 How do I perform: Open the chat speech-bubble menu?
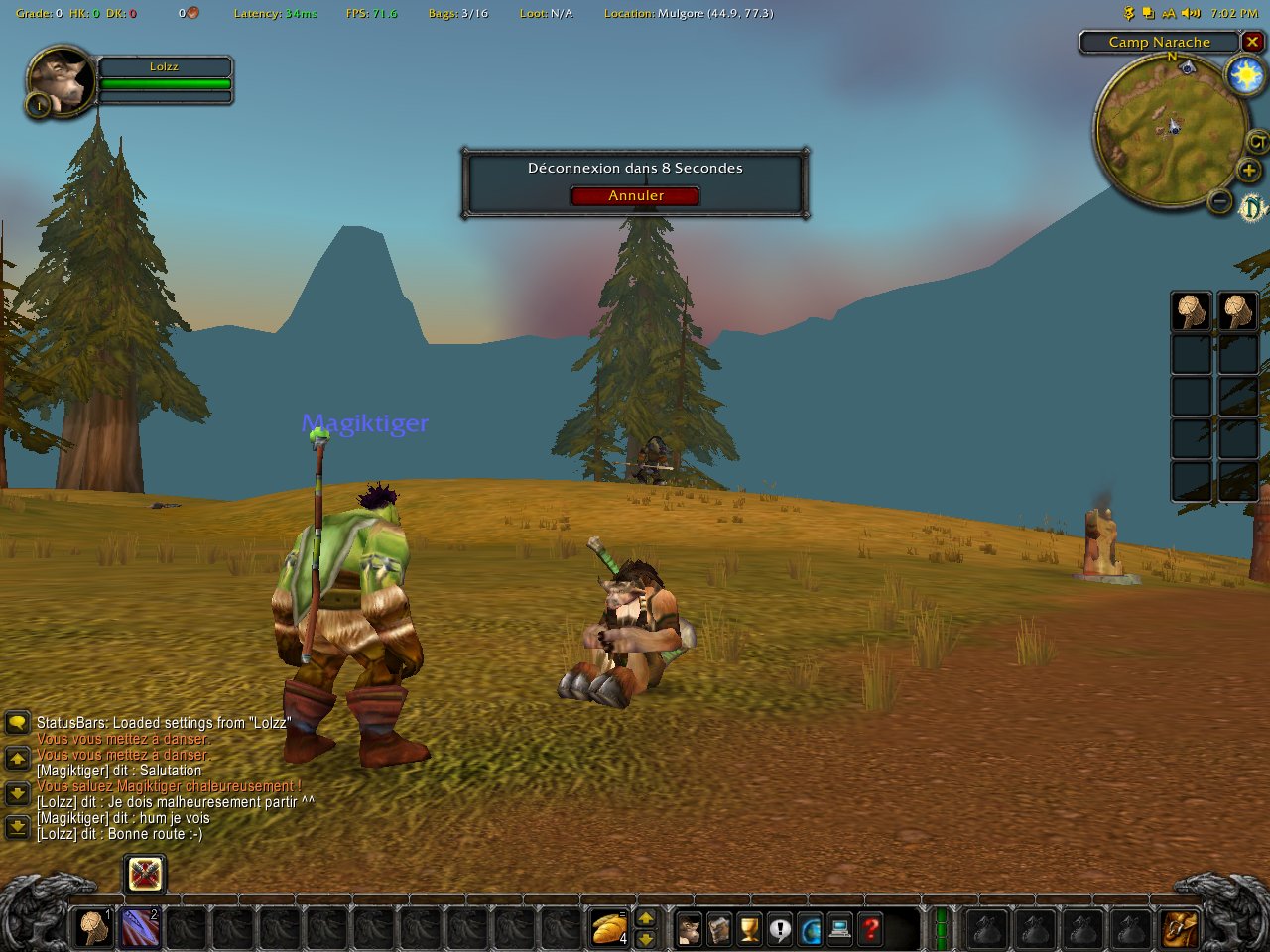point(17,722)
